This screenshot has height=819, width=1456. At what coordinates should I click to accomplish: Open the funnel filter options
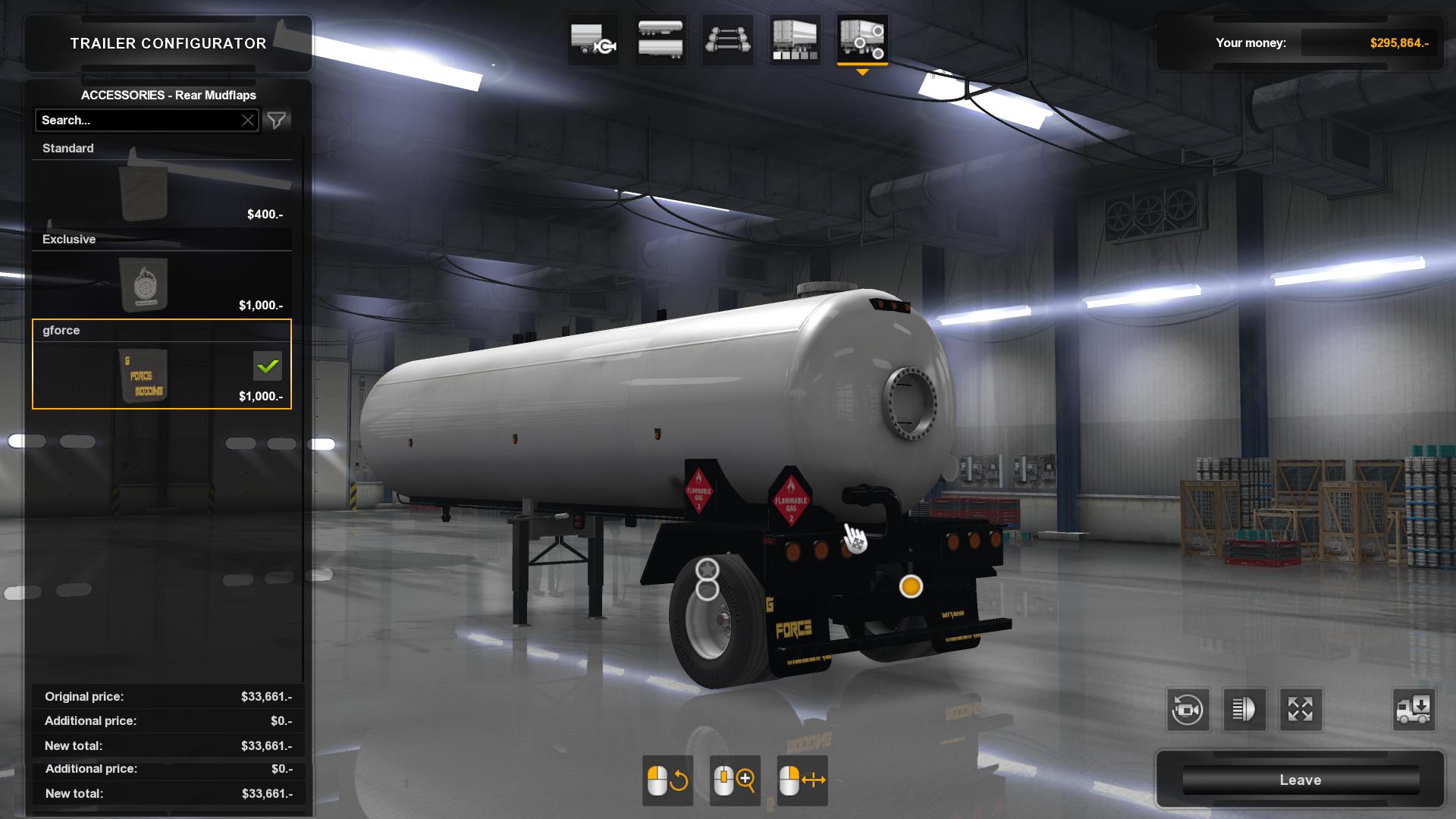click(x=277, y=121)
